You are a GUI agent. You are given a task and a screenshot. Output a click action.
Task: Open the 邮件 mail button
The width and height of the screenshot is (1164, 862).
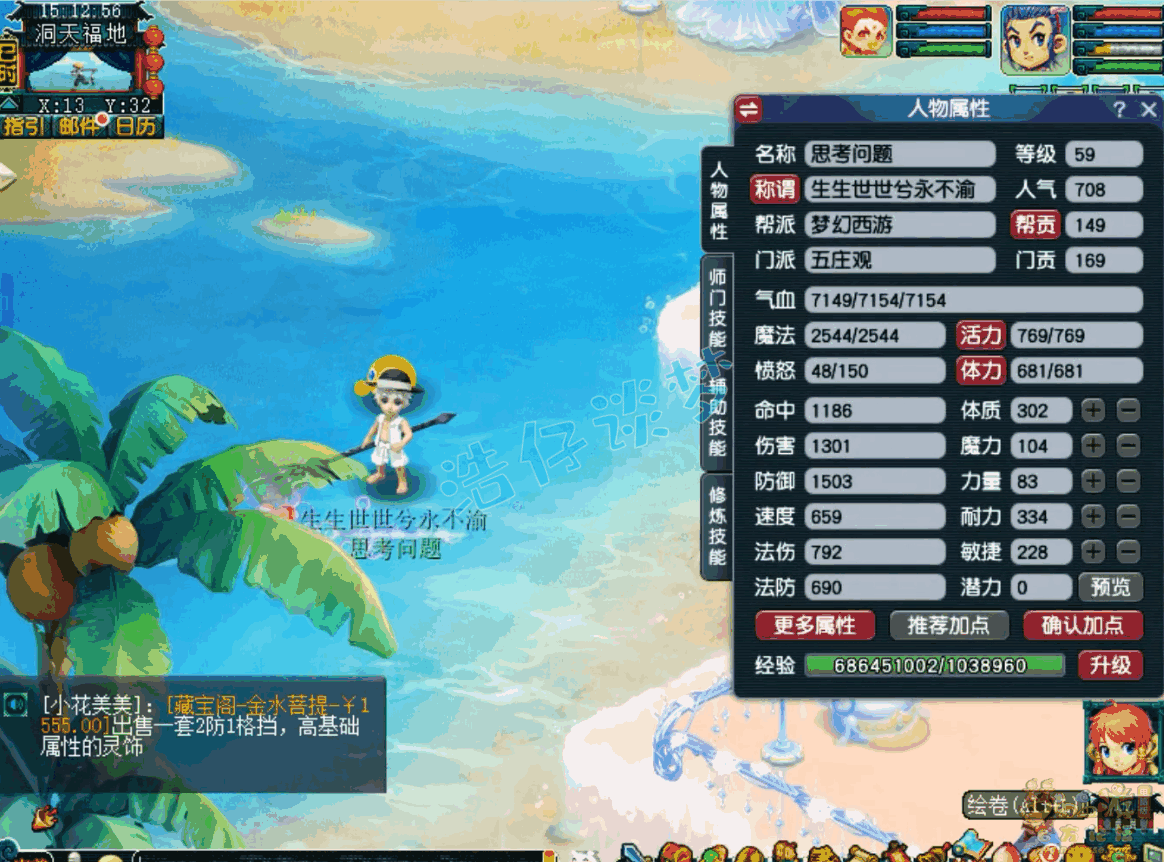click(x=80, y=126)
